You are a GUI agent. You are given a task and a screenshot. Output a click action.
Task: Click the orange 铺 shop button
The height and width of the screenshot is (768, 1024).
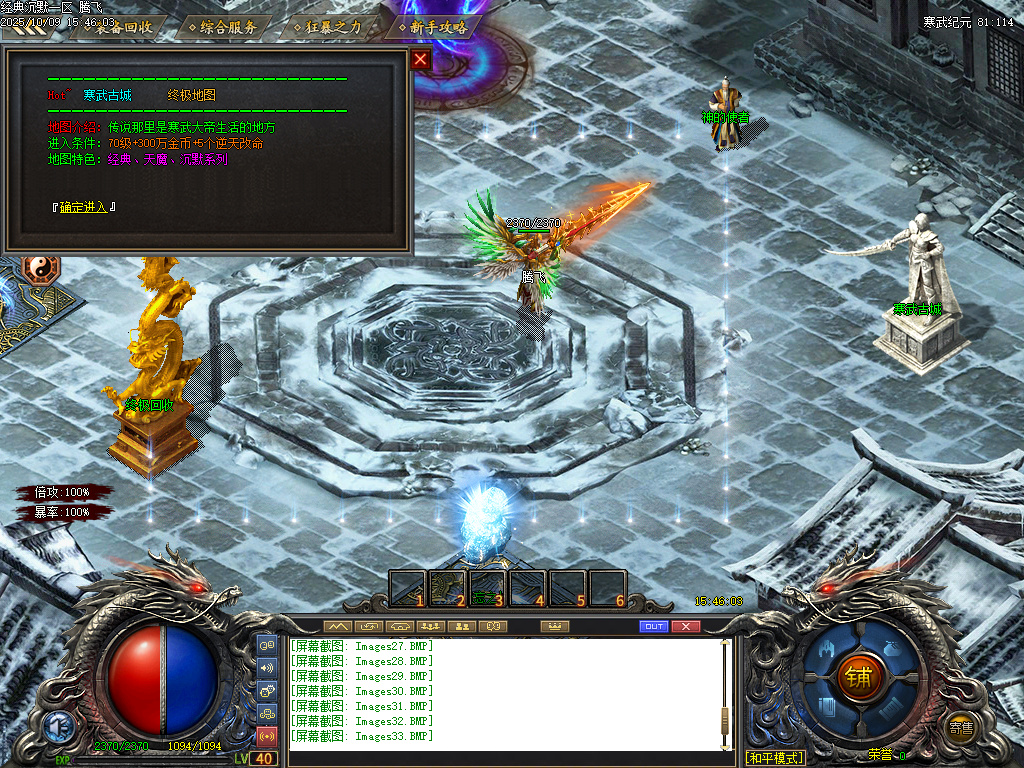[x=857, y=675]
